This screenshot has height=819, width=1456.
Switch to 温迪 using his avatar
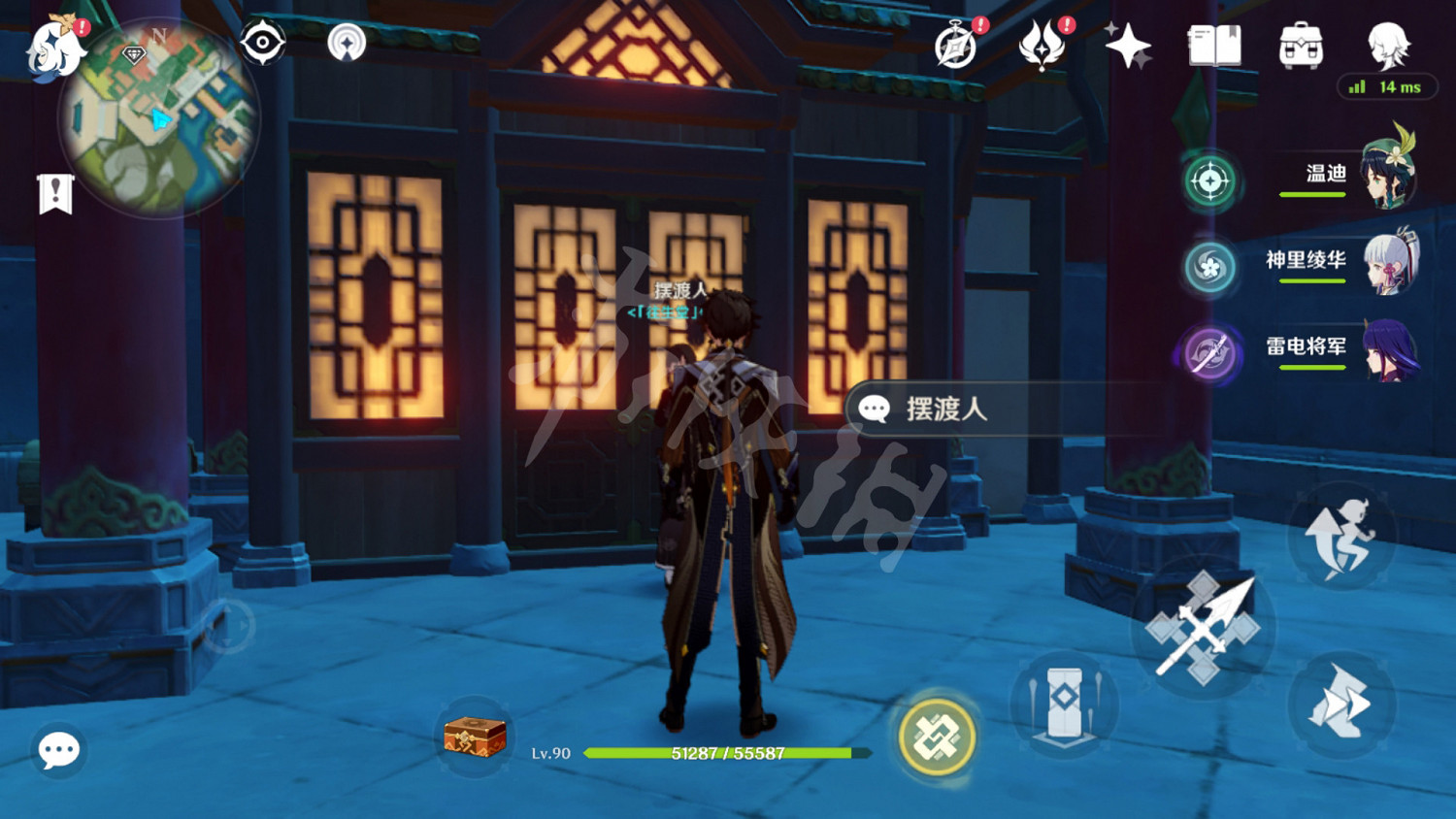pyautogui.click(x=1388, y=175)
